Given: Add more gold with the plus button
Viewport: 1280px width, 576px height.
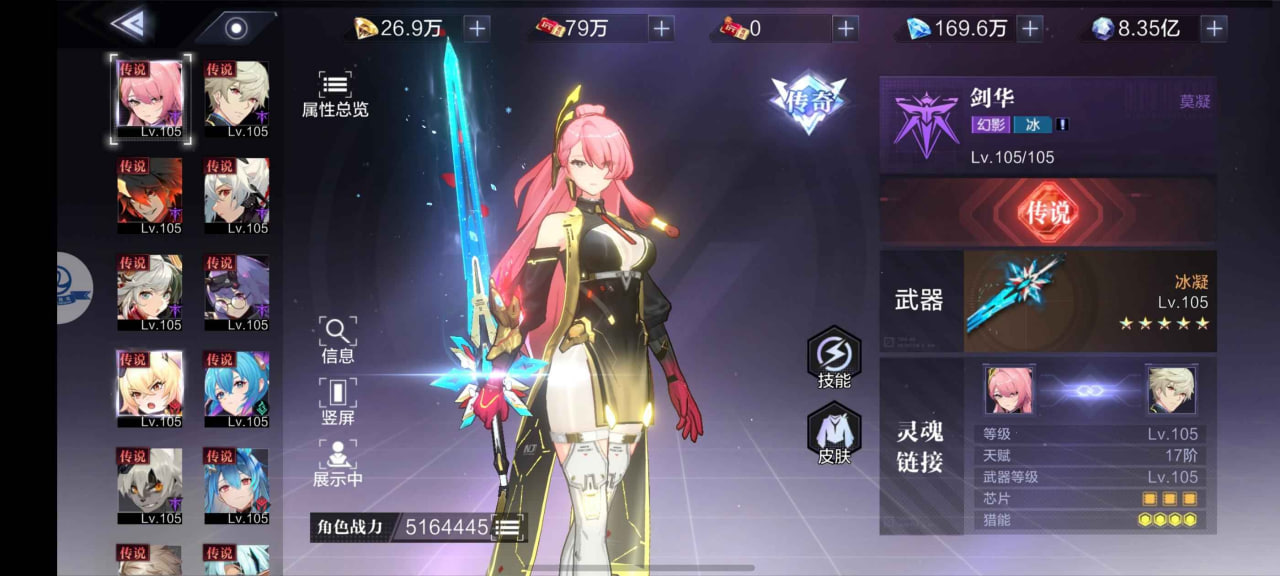Looking at the screenshot, I should (477, 28).
